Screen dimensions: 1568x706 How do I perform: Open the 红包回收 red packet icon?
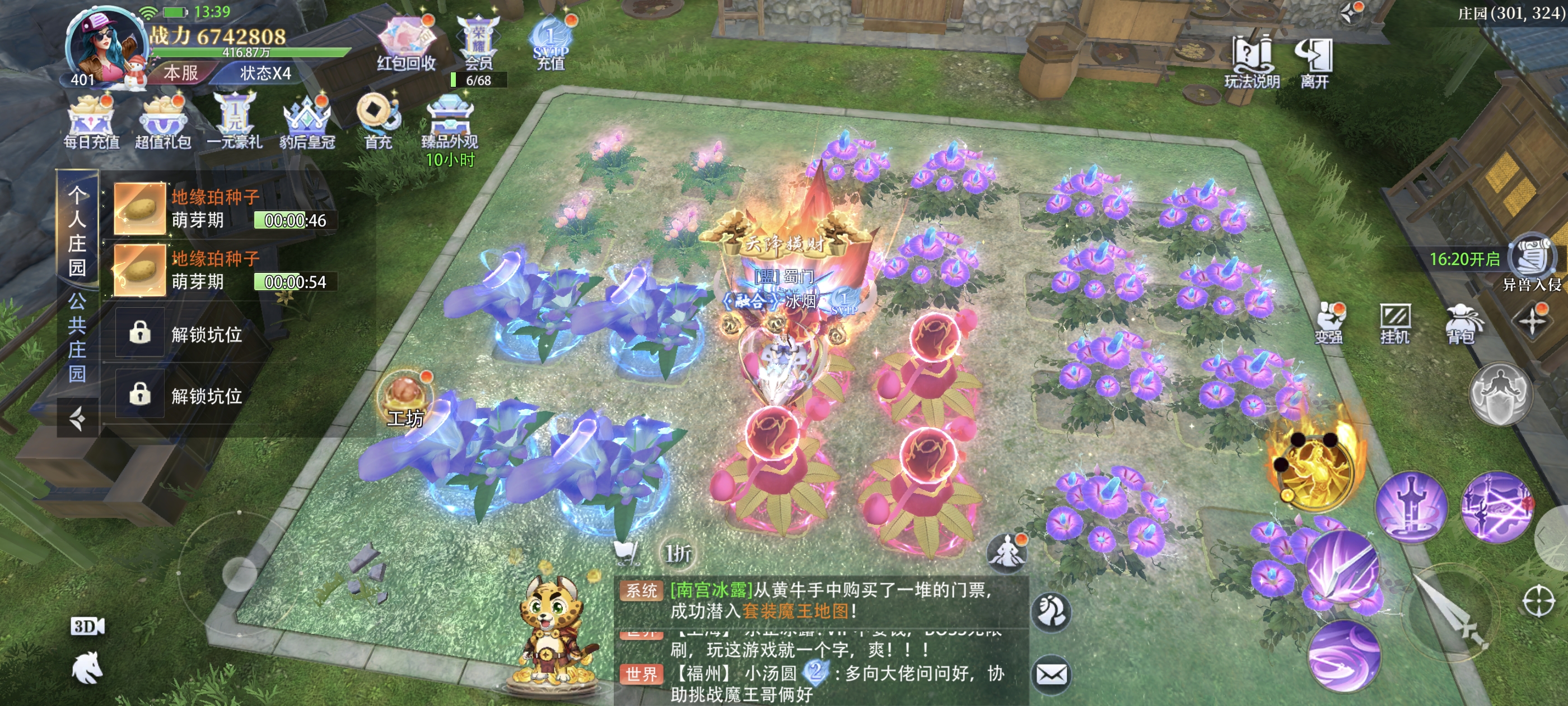coord(405,43)
